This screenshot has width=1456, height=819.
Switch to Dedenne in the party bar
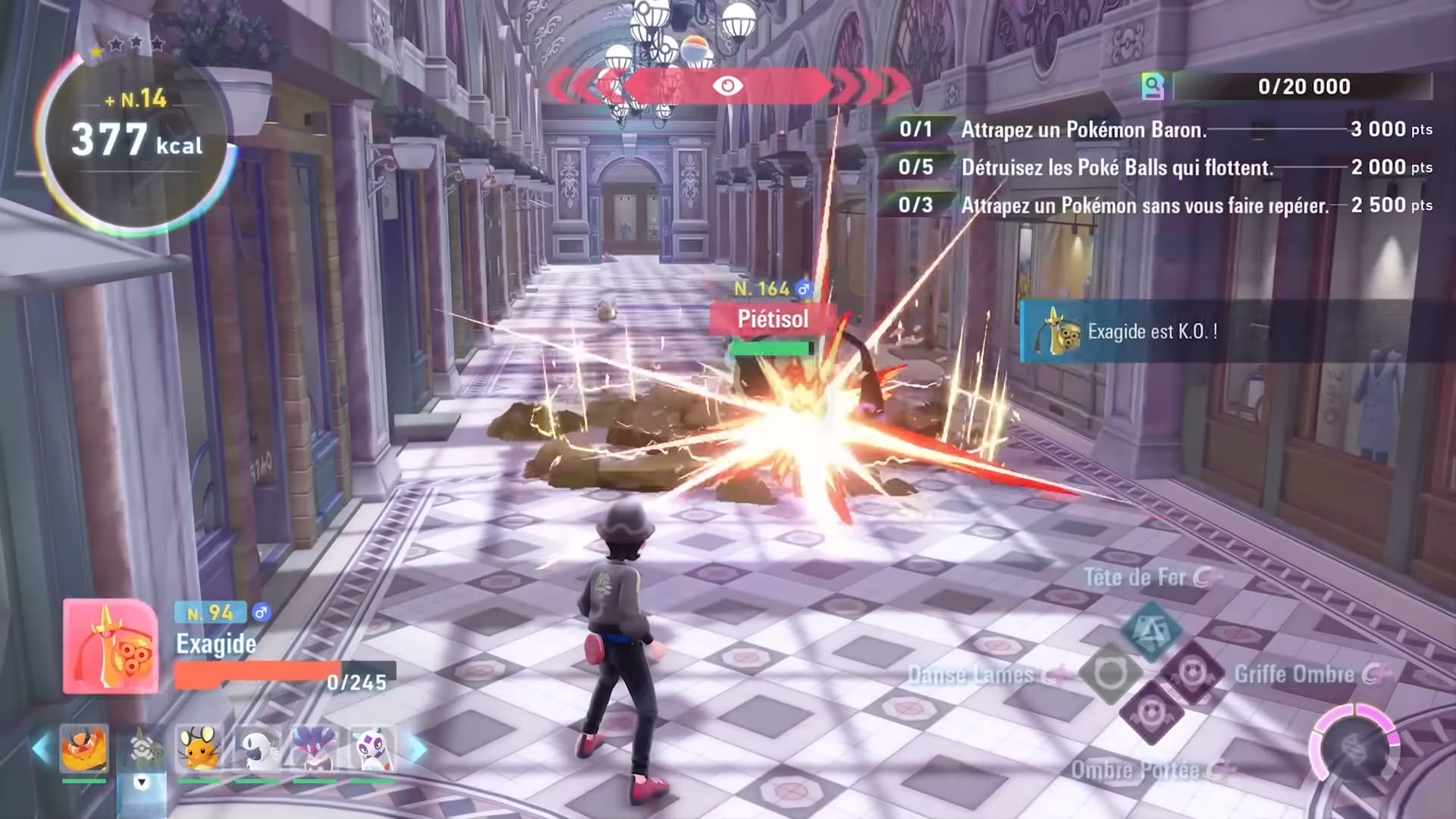coord(199,749)
